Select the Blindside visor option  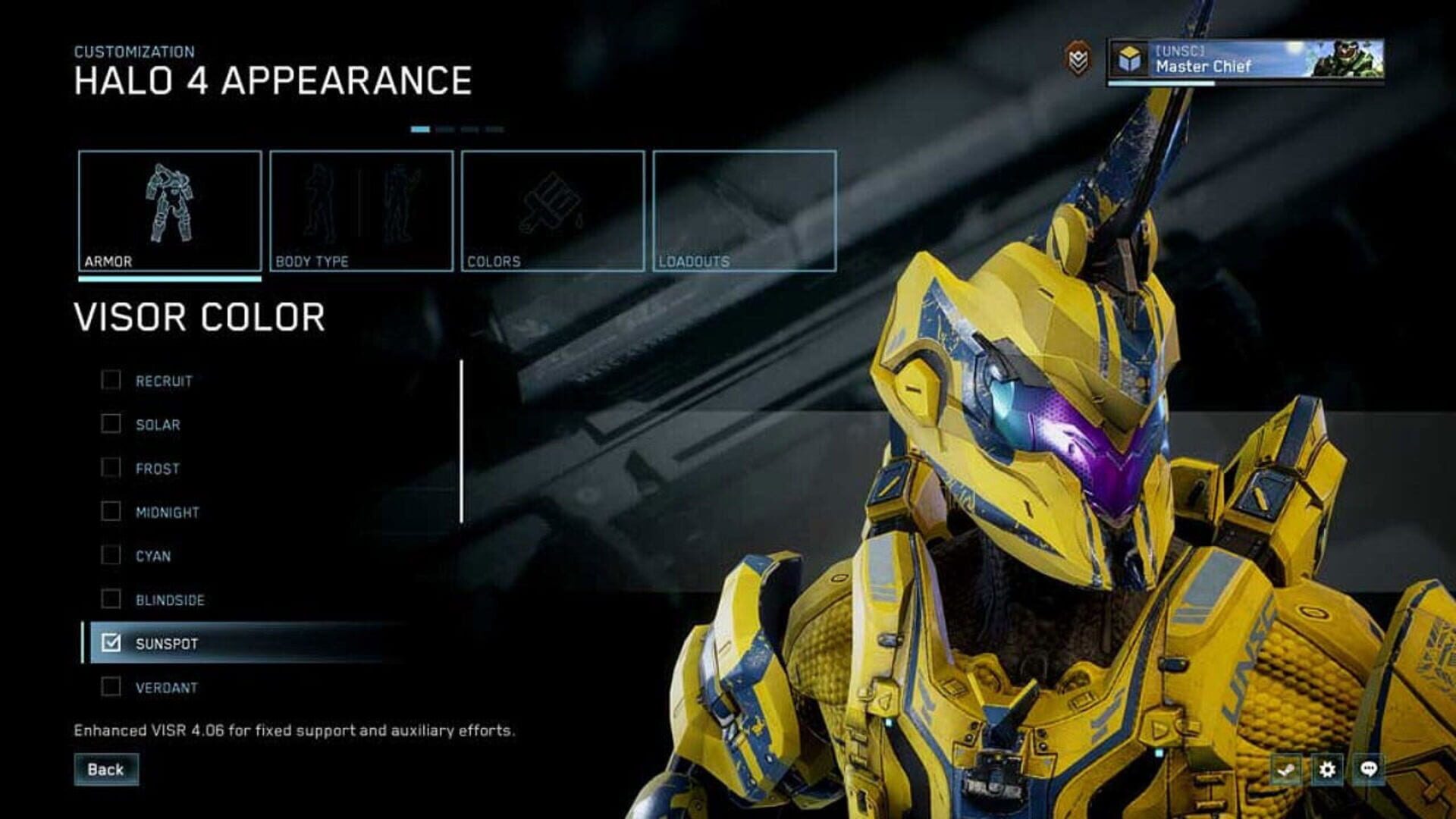point(111,599)
